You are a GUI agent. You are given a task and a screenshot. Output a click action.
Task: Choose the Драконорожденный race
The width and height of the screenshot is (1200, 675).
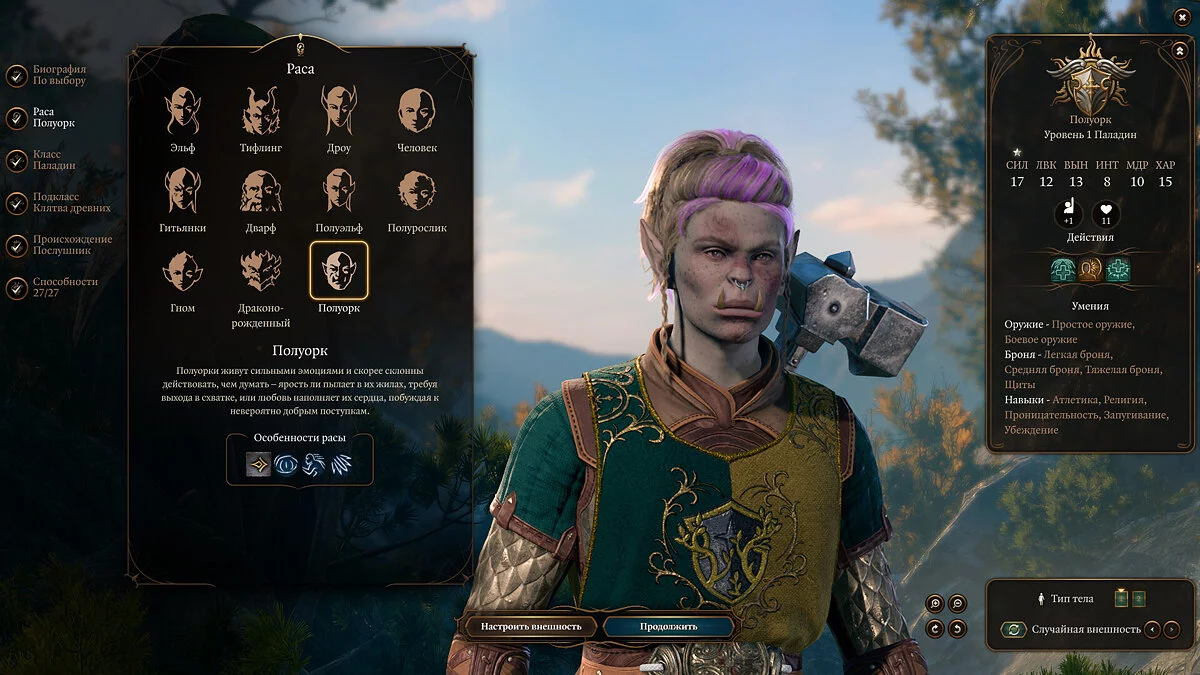click(x=261, y=271)
